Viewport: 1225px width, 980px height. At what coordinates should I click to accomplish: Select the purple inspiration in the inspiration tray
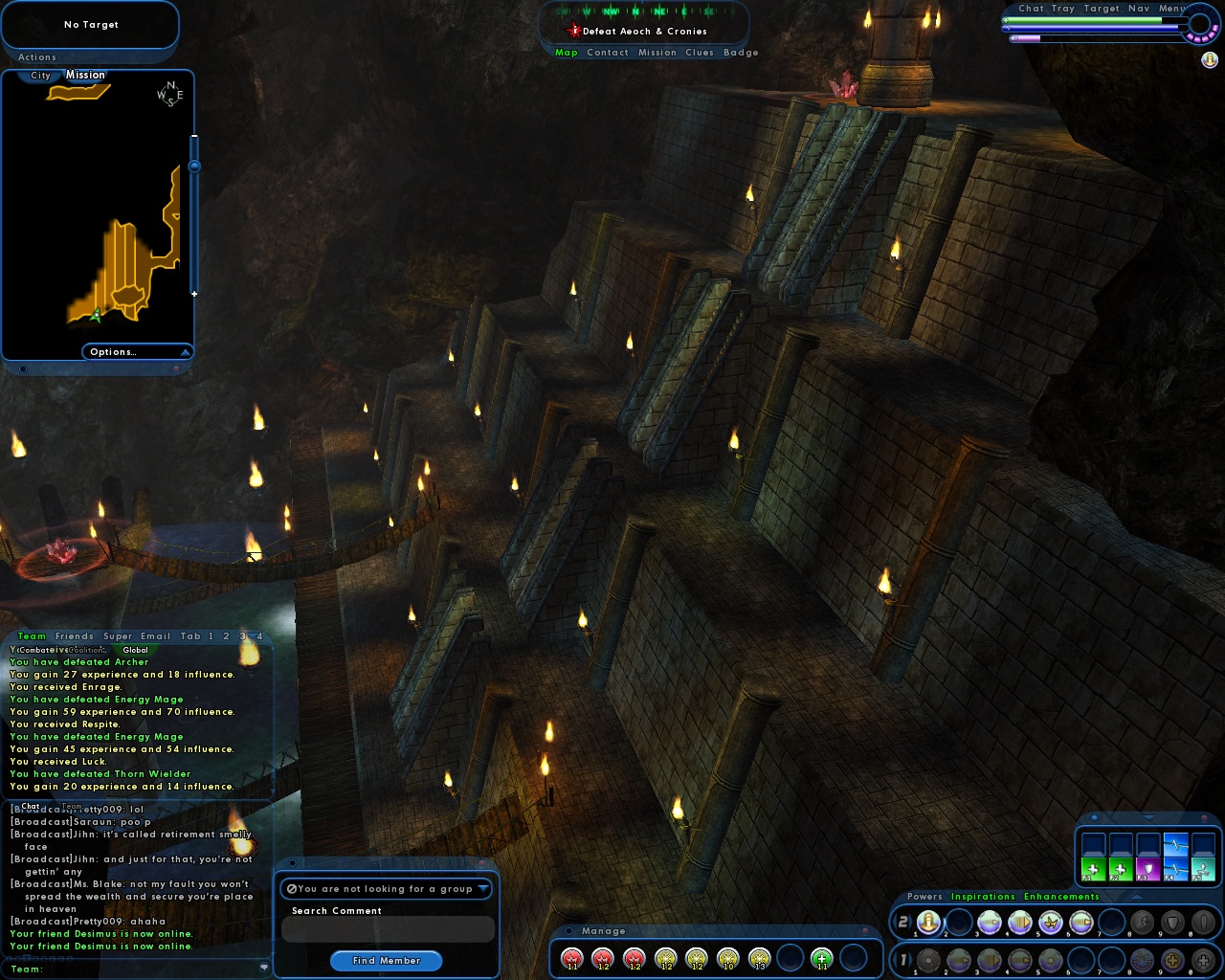click(1148, 869)
